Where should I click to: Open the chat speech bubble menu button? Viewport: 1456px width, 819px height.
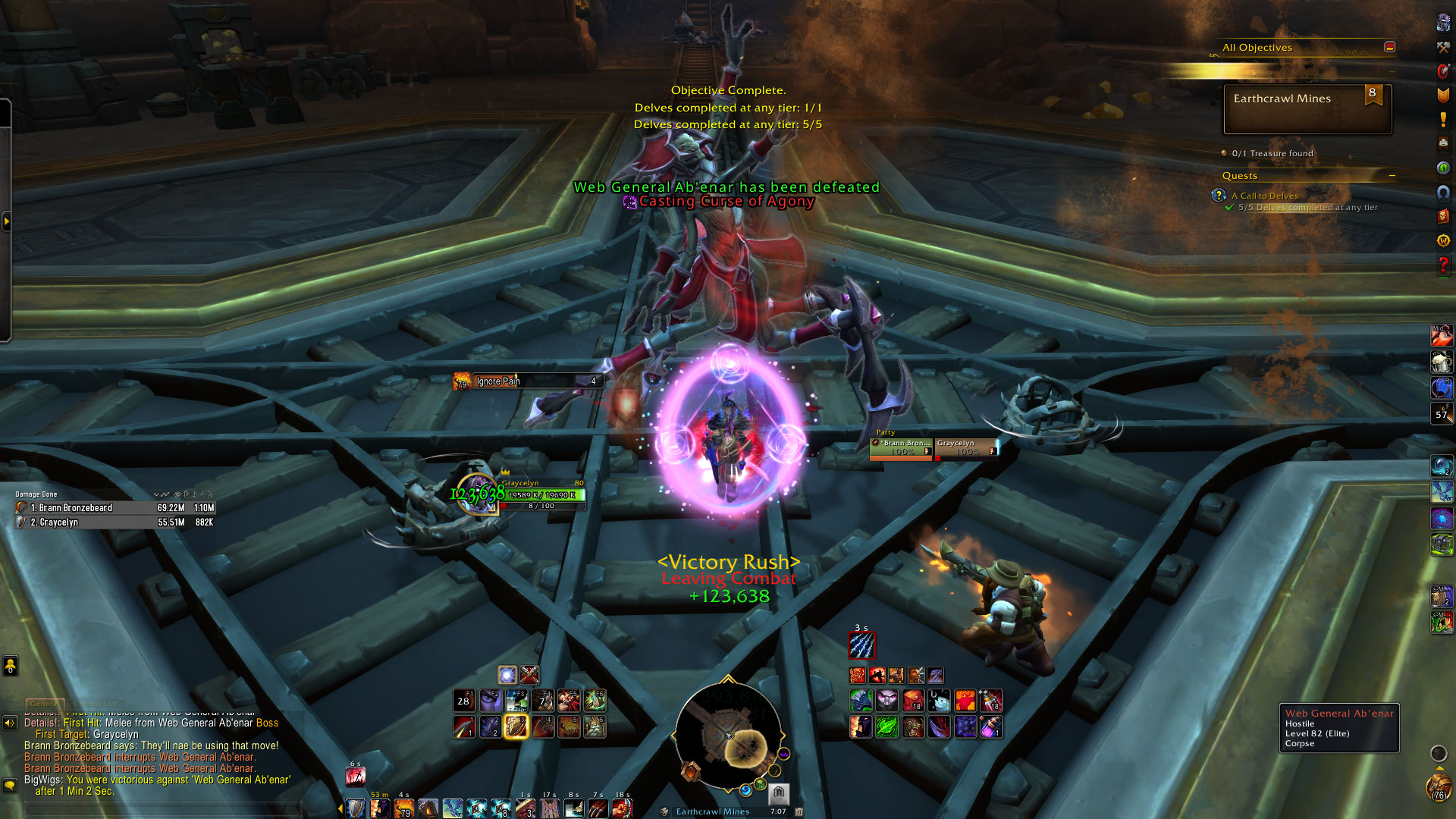tap(10, 785)
